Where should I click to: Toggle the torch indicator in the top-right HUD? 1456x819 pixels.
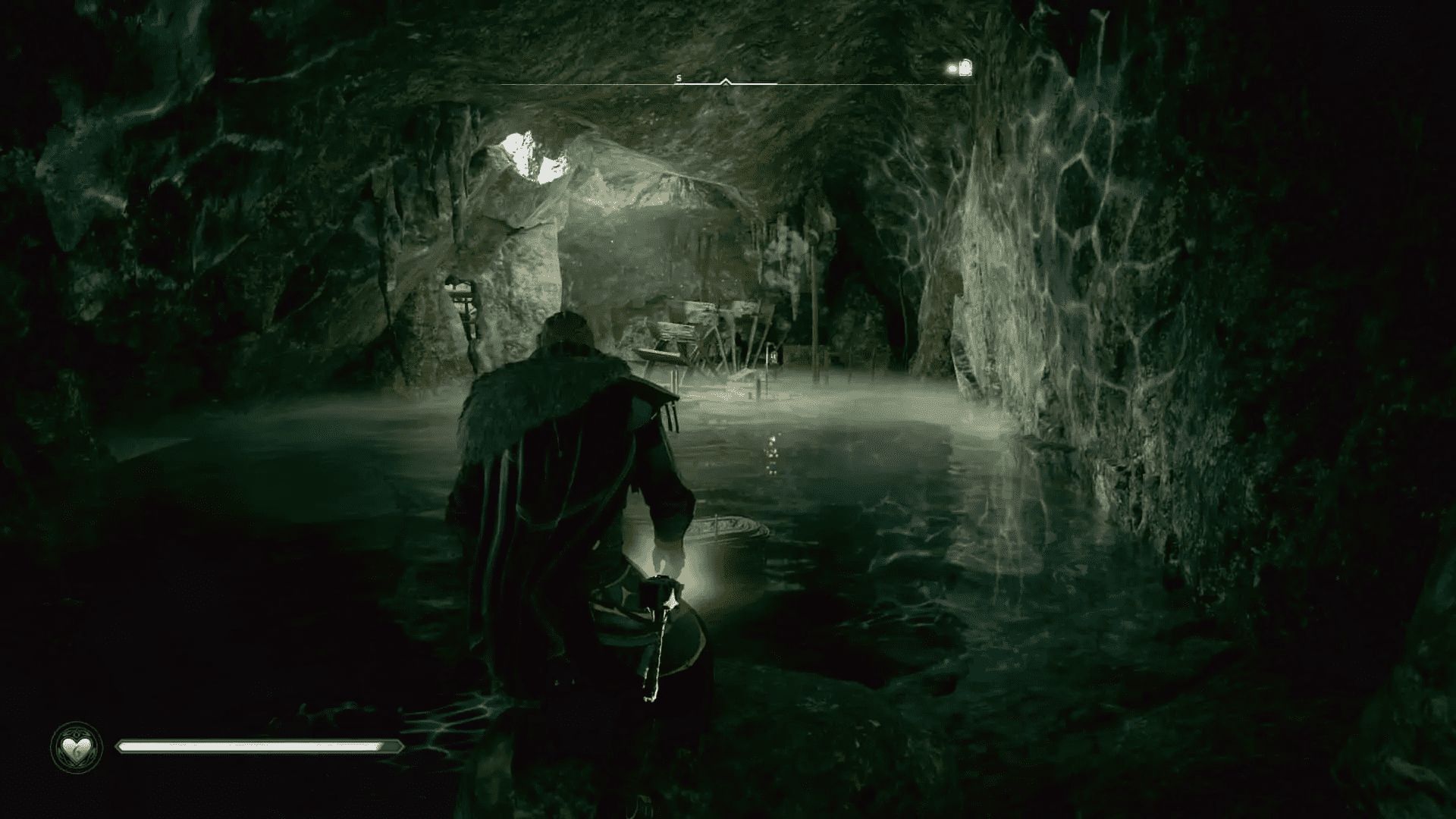point(964,67)
